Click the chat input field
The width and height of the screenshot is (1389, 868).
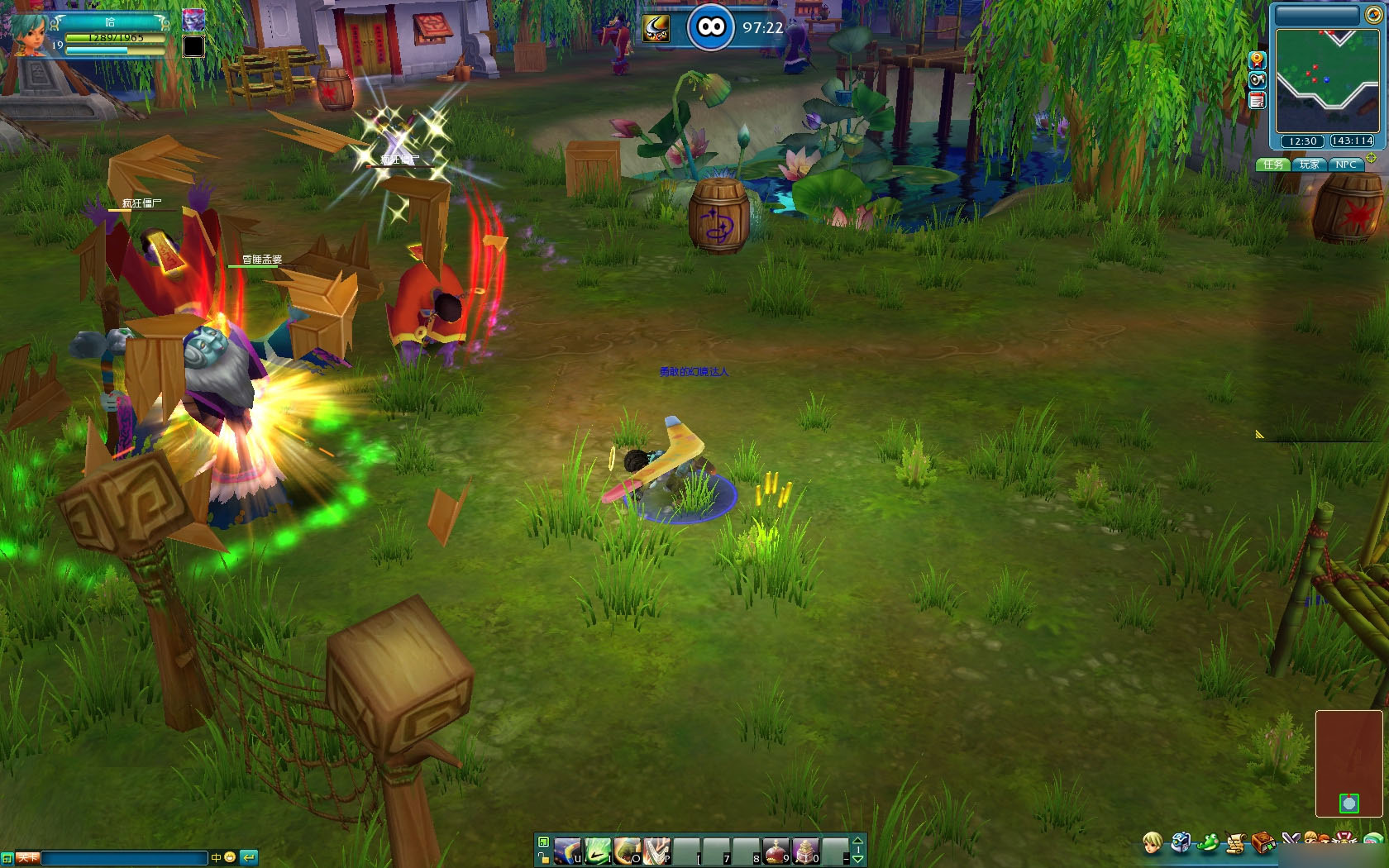(124, 858)
